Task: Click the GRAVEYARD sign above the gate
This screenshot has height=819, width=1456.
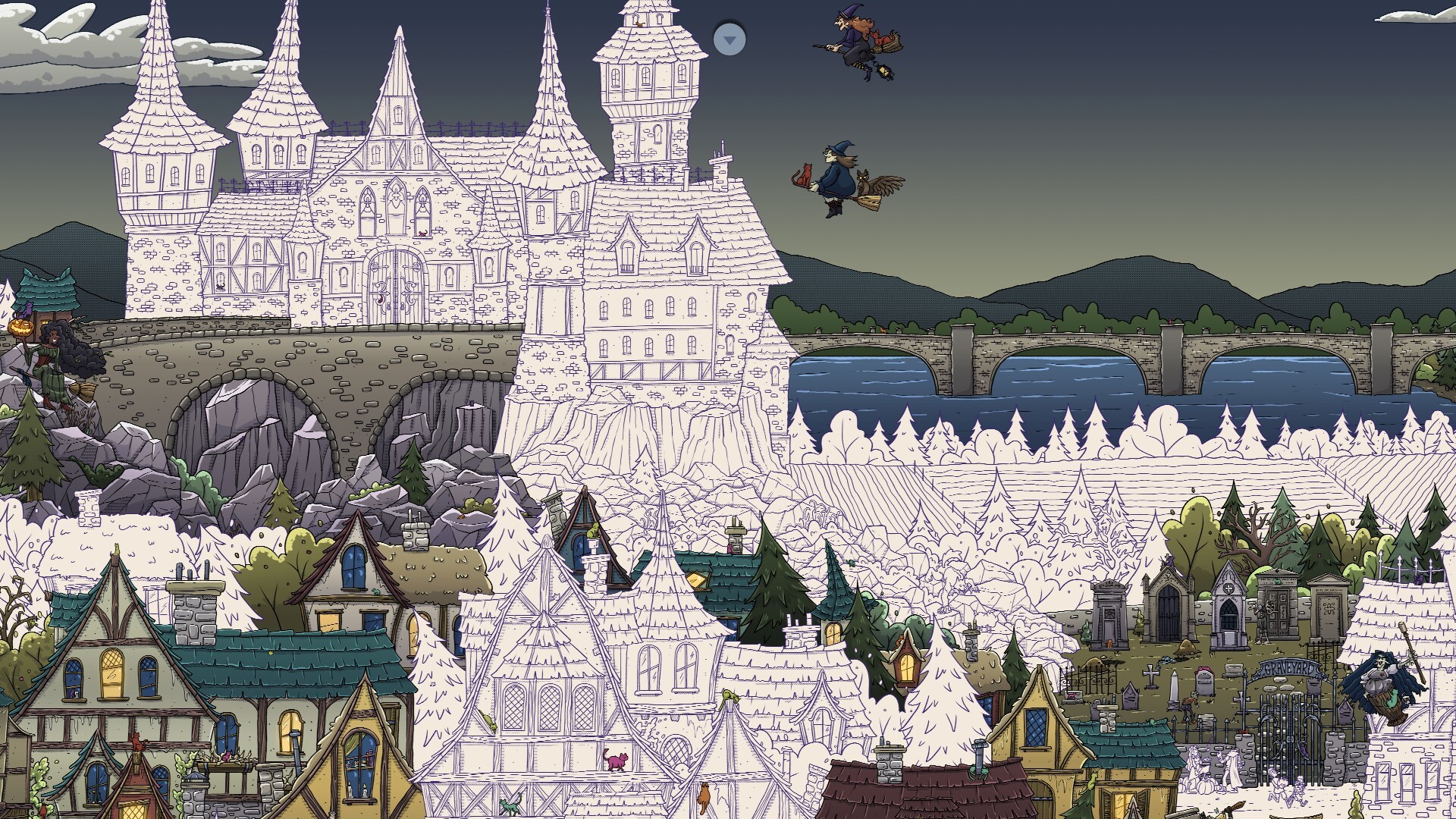Action: point(1290,670)
